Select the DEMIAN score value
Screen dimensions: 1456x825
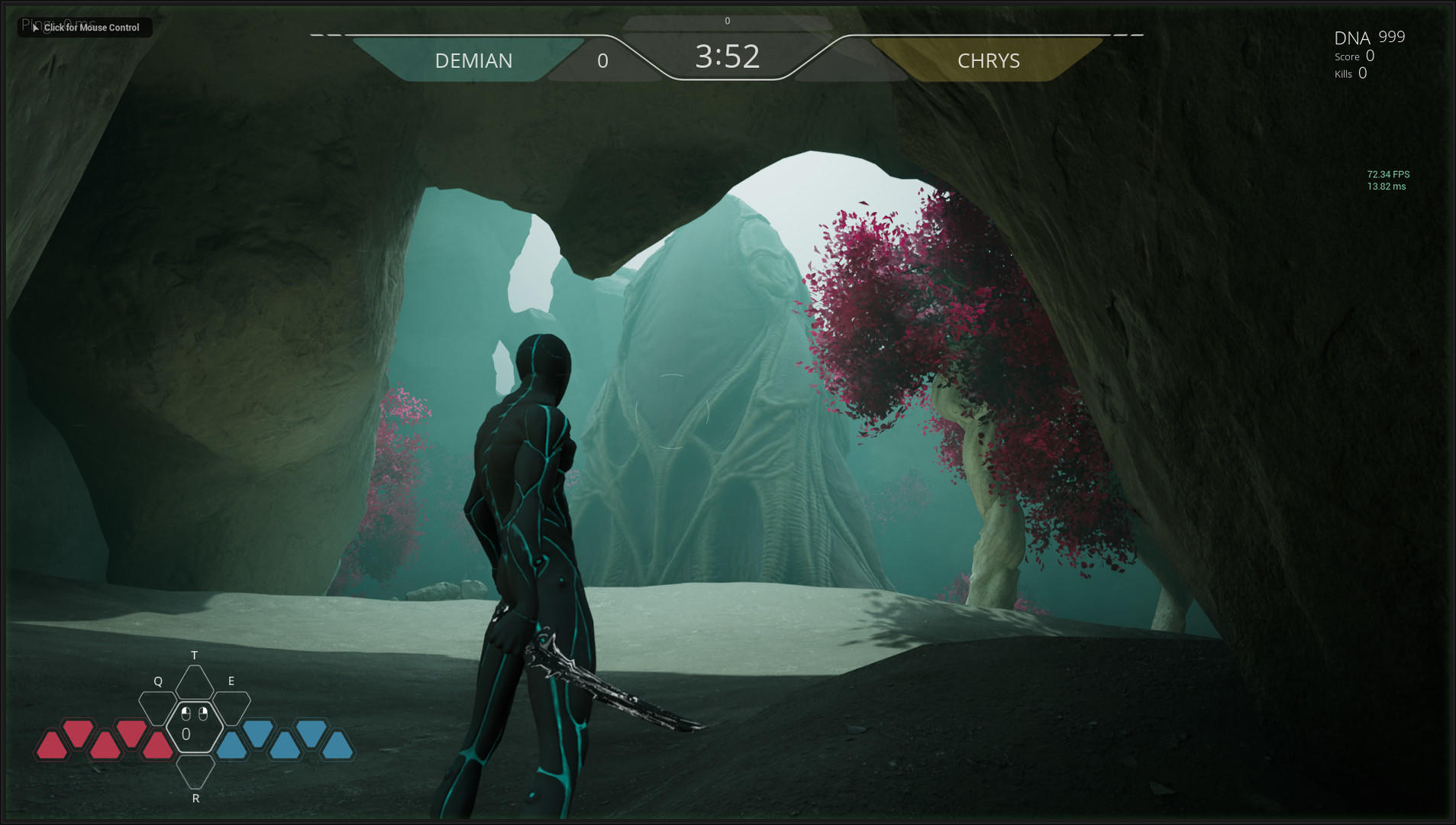[x=603, y=60]
